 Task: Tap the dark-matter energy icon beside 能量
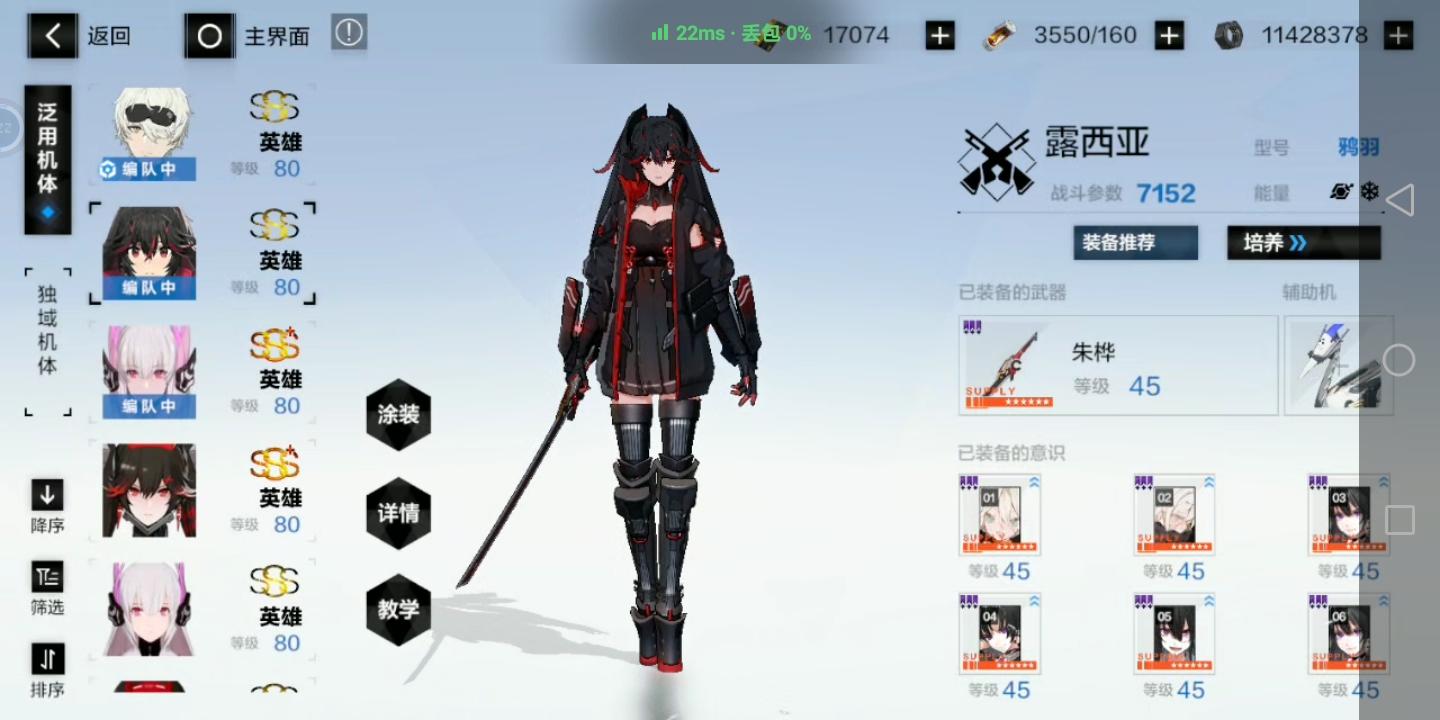1341,191
